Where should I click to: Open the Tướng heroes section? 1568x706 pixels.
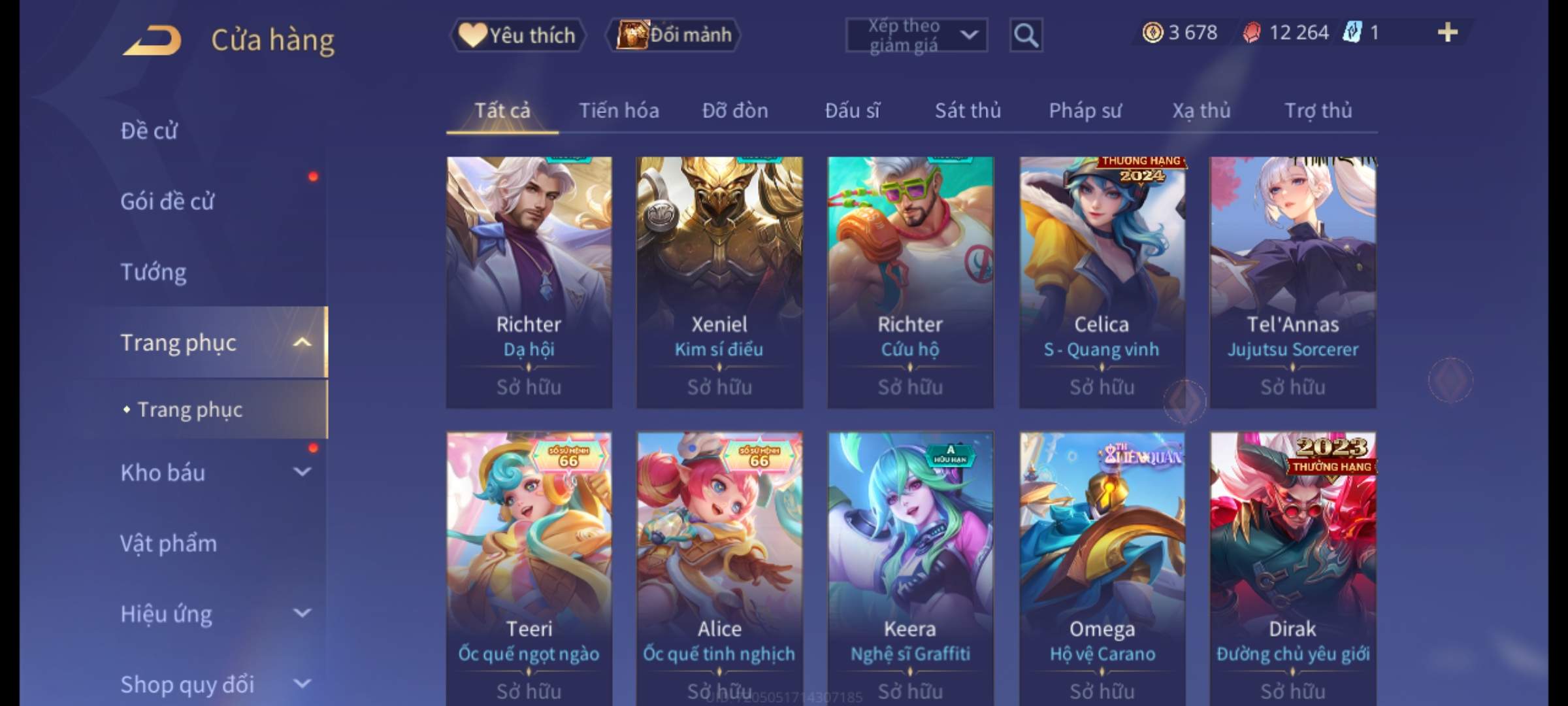(154, 272)
